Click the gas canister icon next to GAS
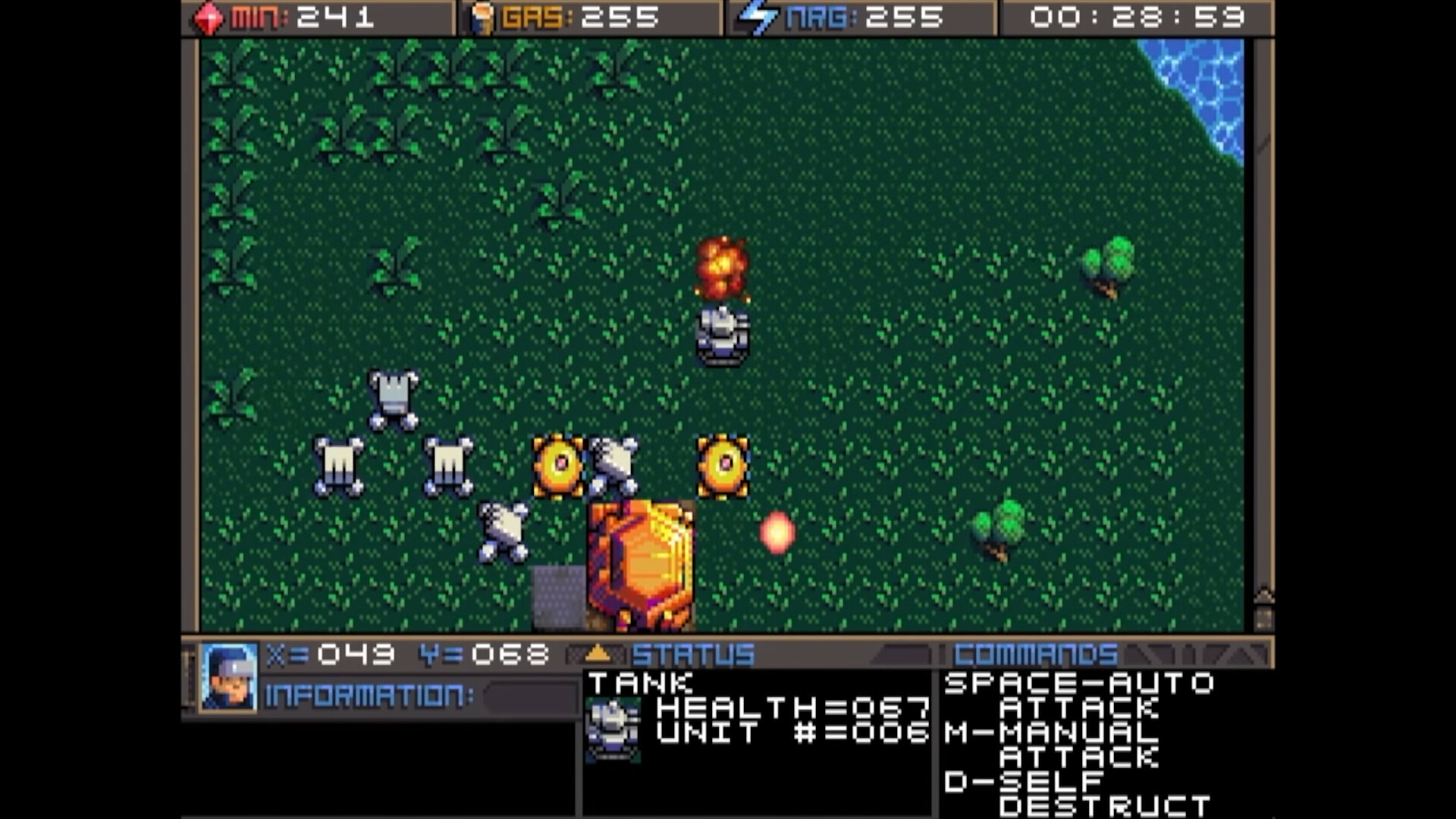Viewport: 1456px width, 819px height. 484,17
